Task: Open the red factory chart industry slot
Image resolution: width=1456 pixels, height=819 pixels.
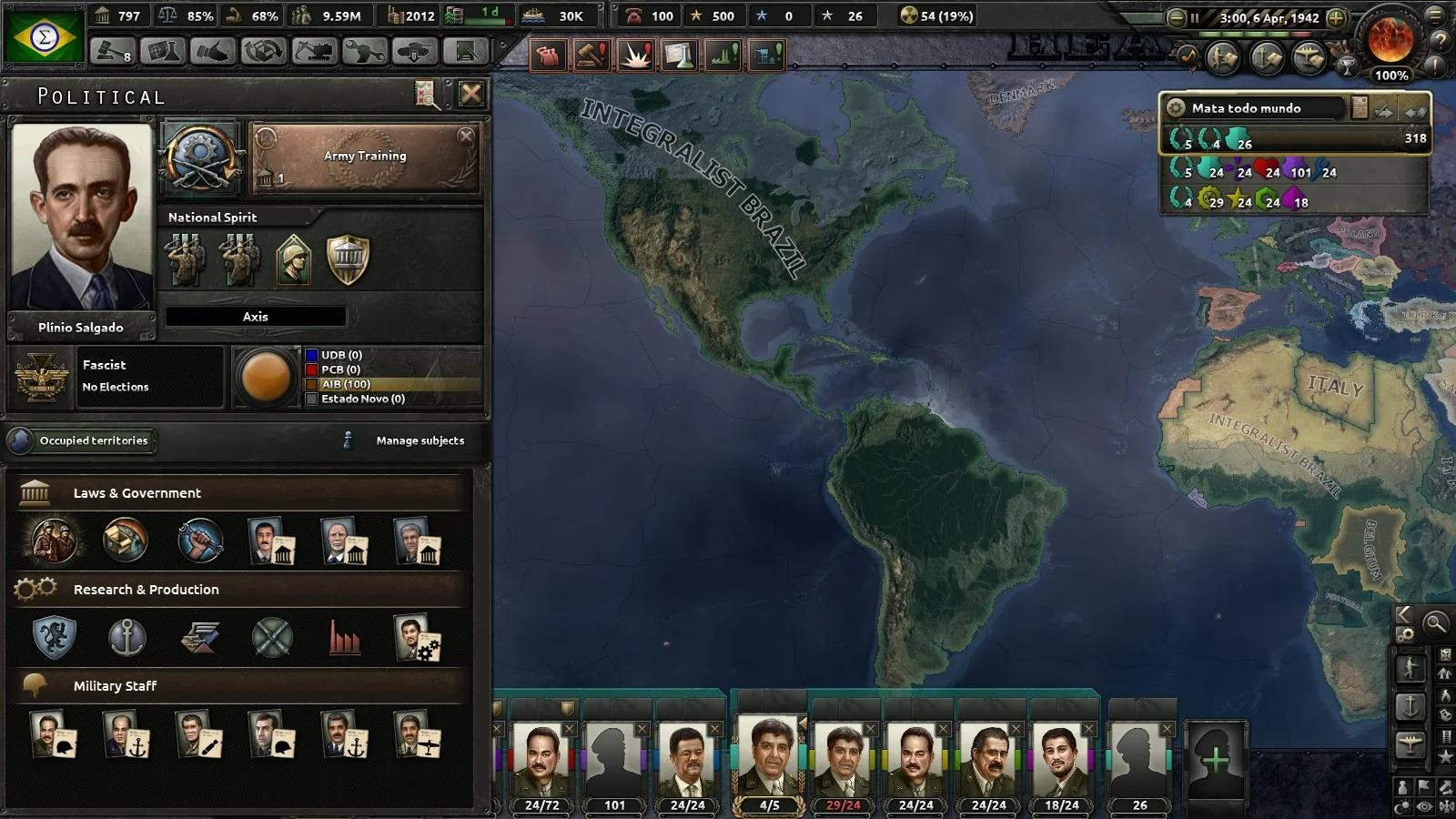Action: [345, 637]
